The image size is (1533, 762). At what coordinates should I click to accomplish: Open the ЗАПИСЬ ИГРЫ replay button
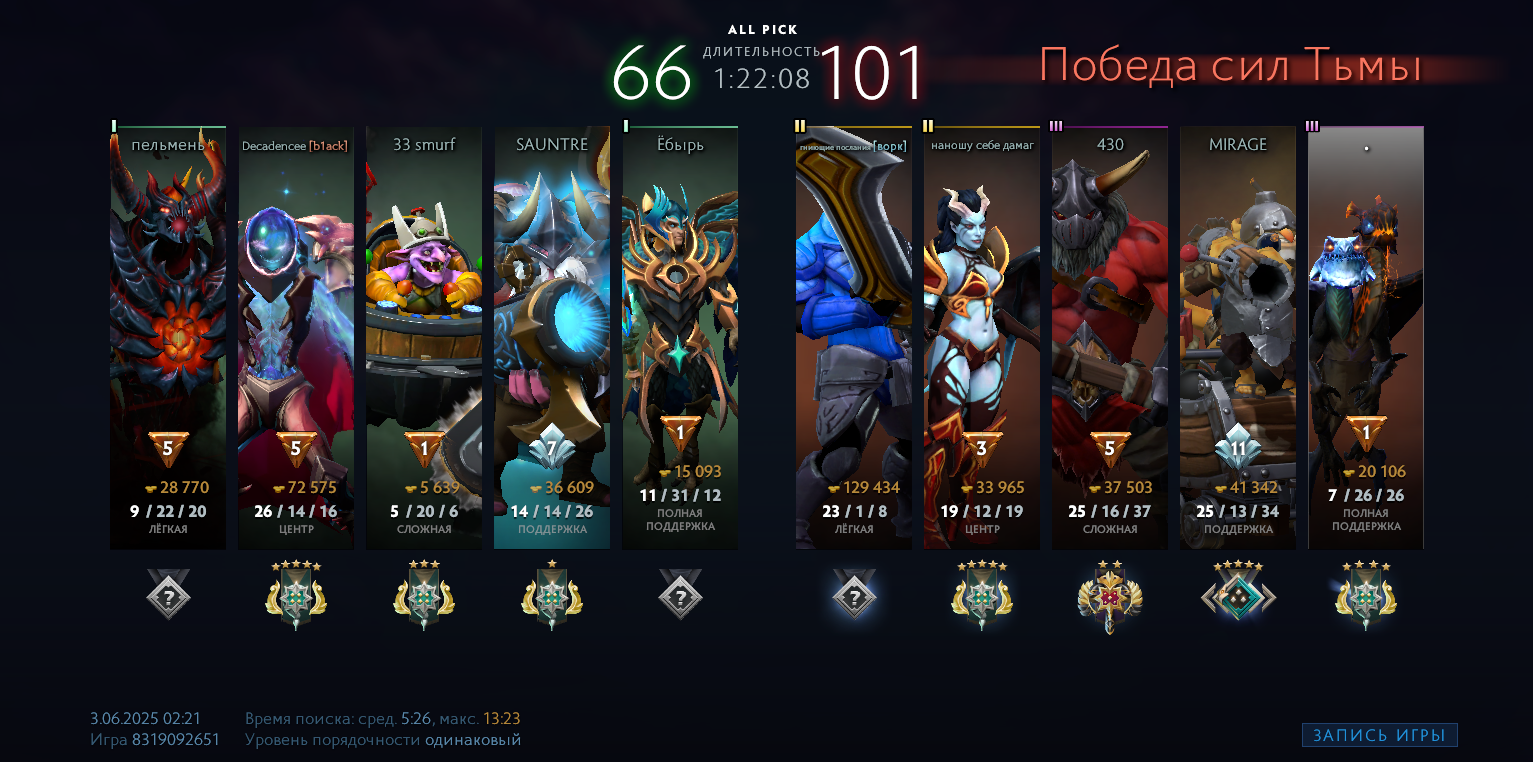(x=1379, y=736)
